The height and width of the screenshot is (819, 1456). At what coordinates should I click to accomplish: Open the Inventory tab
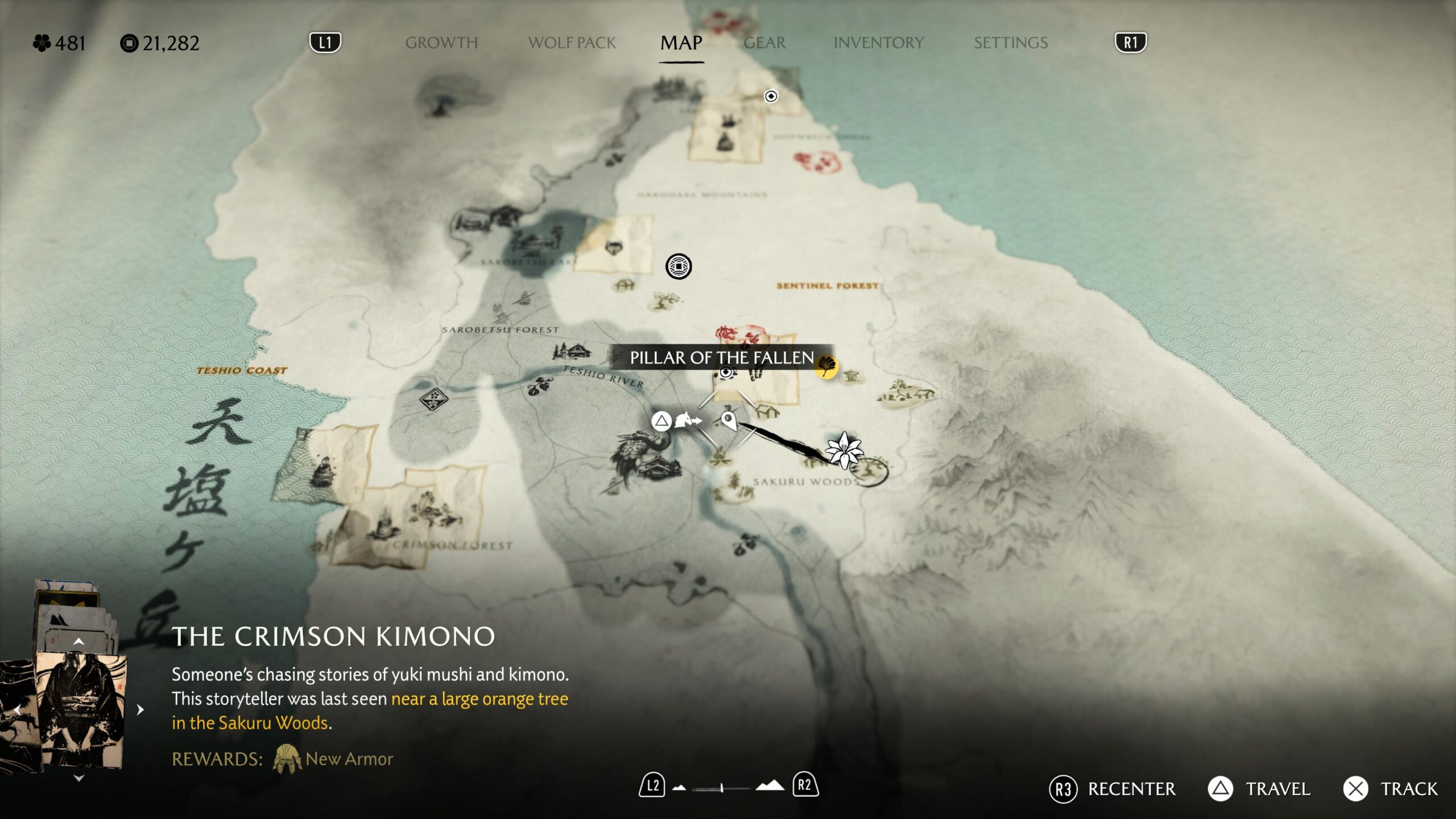click(x=878, y=43)
